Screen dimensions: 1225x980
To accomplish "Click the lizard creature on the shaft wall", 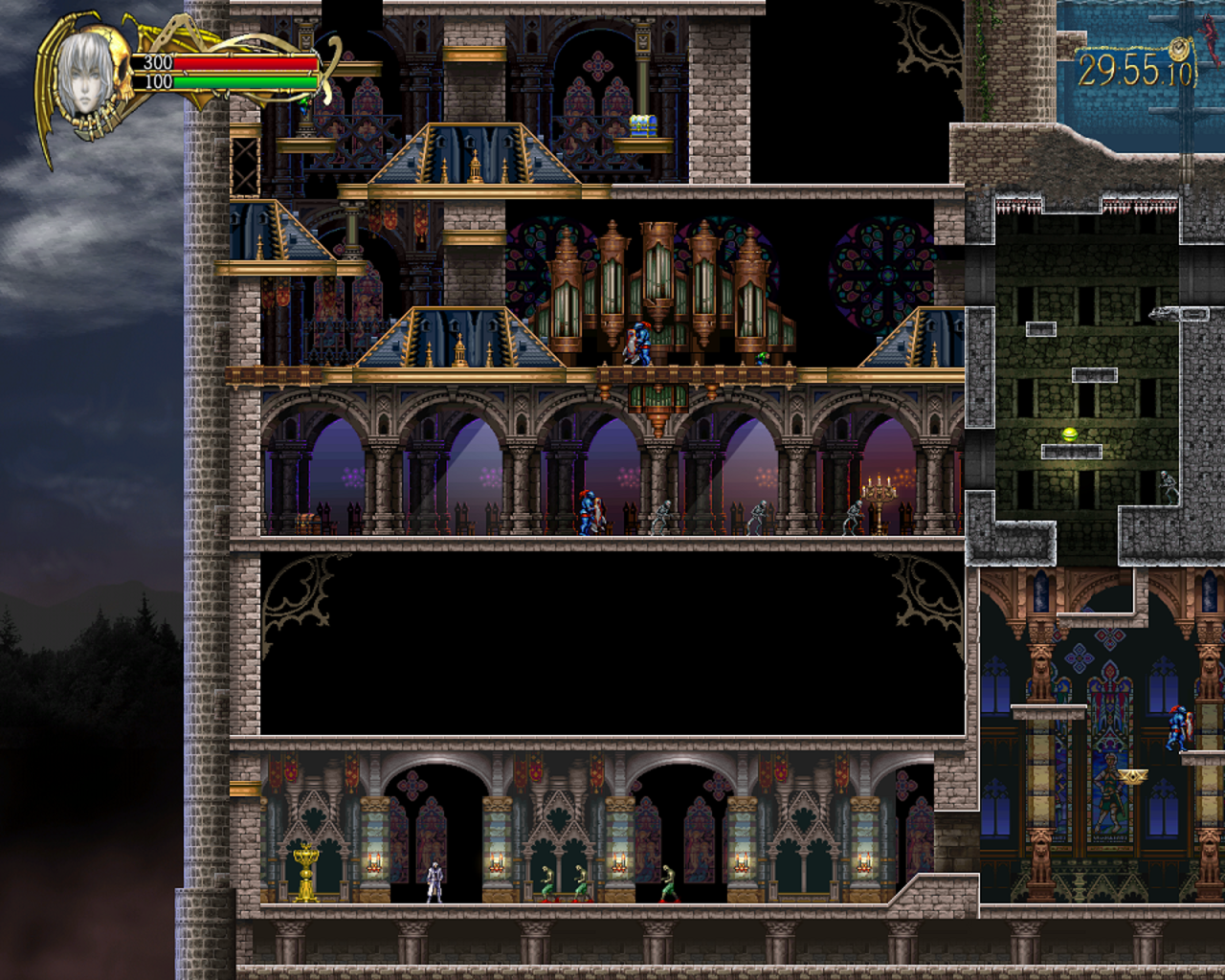I will point(1160,314).
